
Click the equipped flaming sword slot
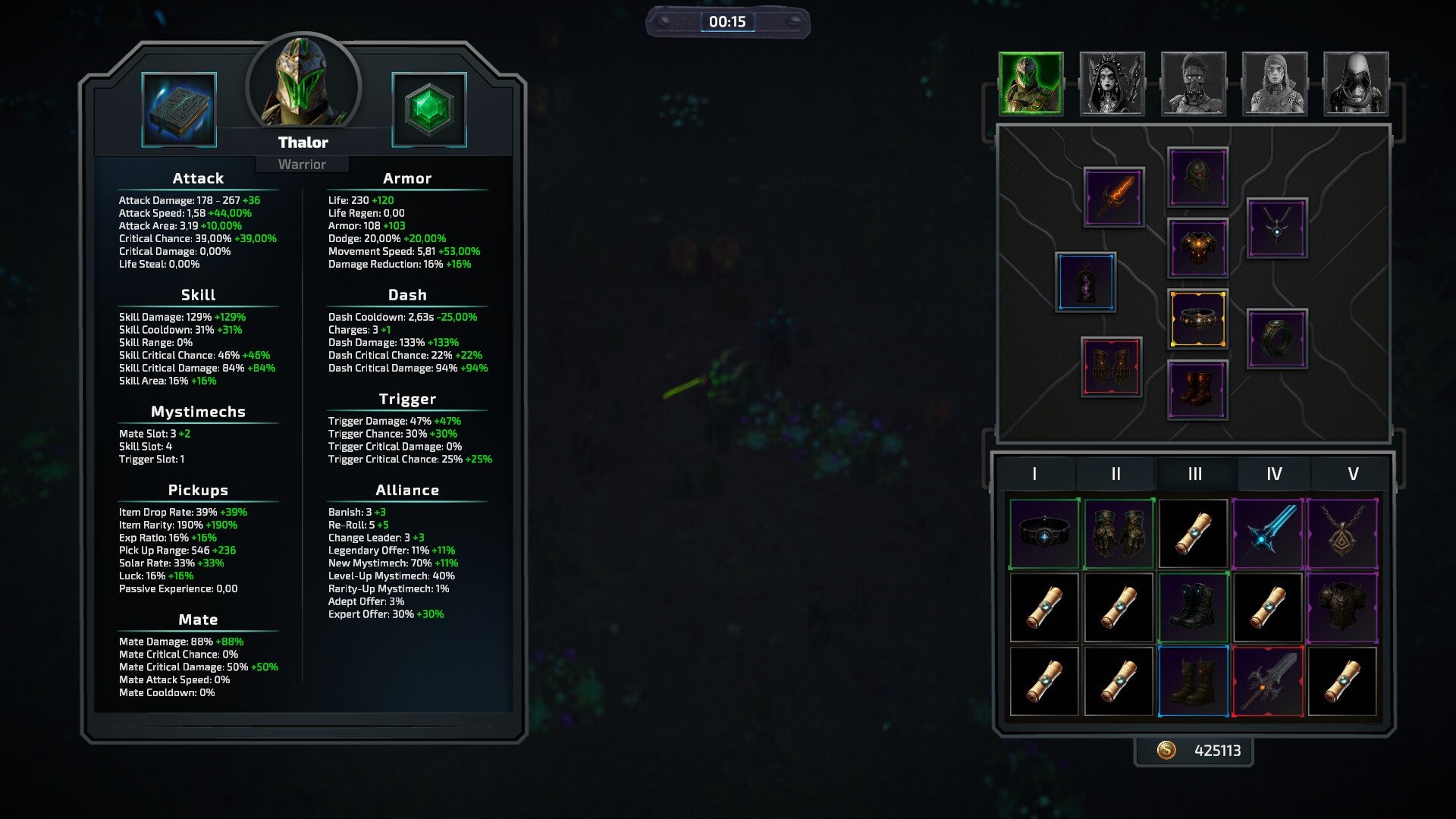click(x=1114, y=197)
